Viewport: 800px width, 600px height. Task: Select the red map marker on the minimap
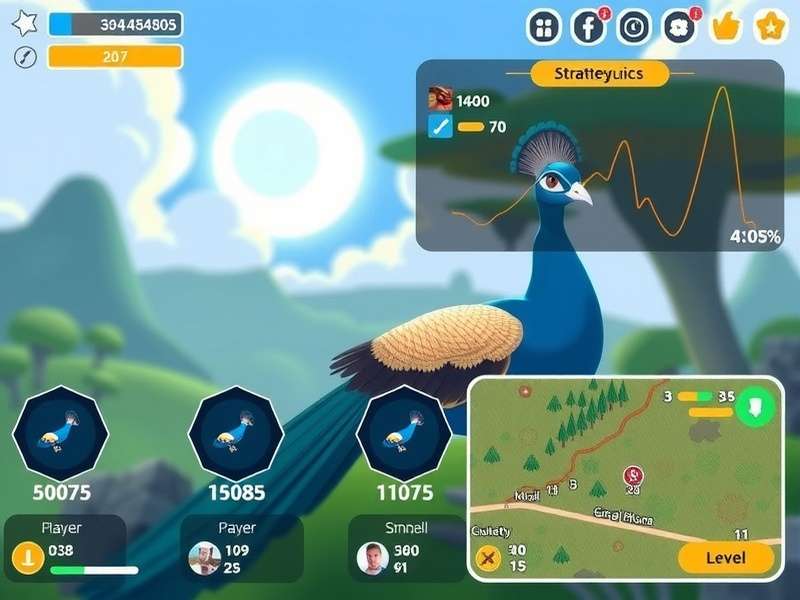(x=632, y=475)
